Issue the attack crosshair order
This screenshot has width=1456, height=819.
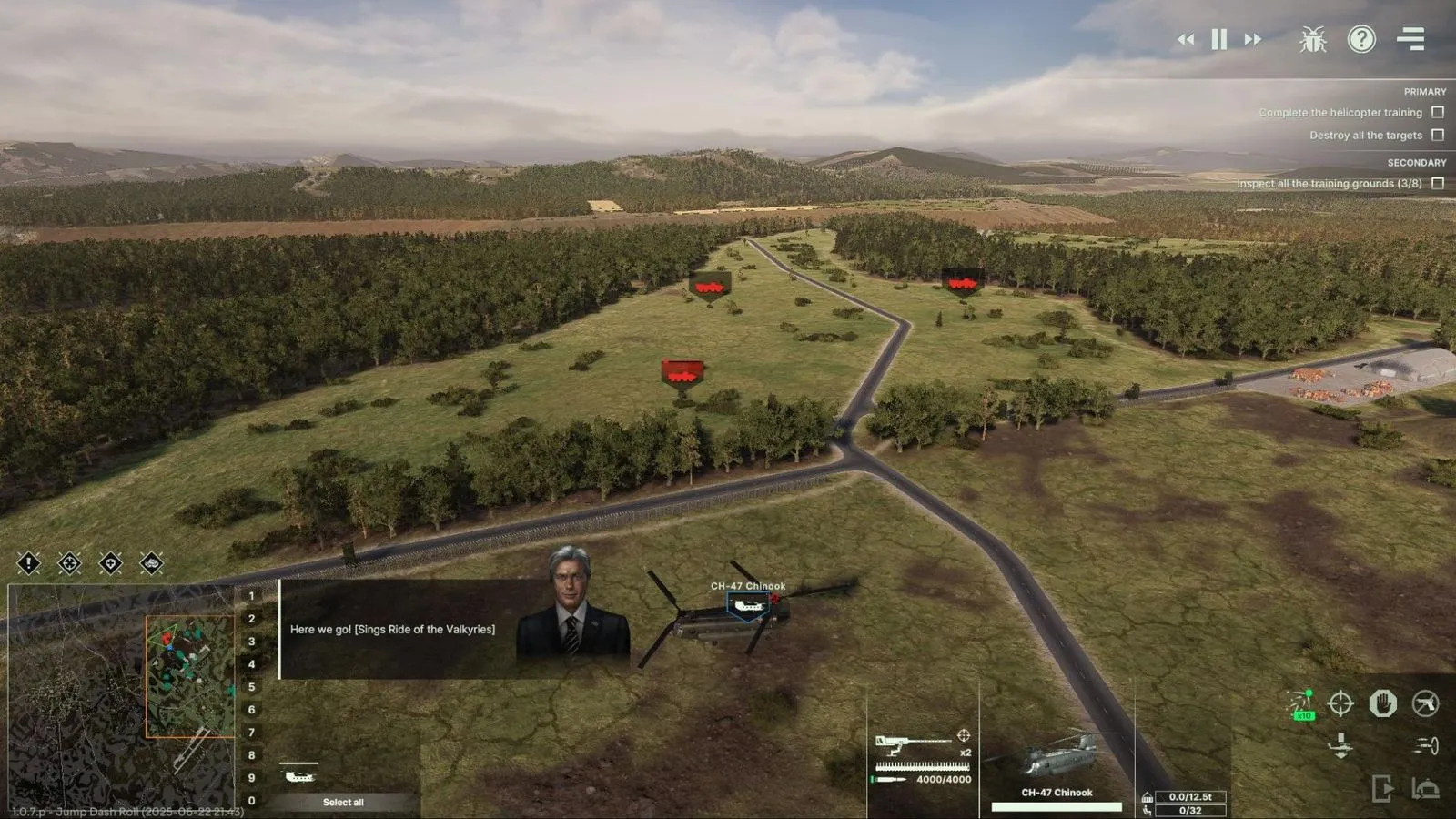[x=1340, y=703]
